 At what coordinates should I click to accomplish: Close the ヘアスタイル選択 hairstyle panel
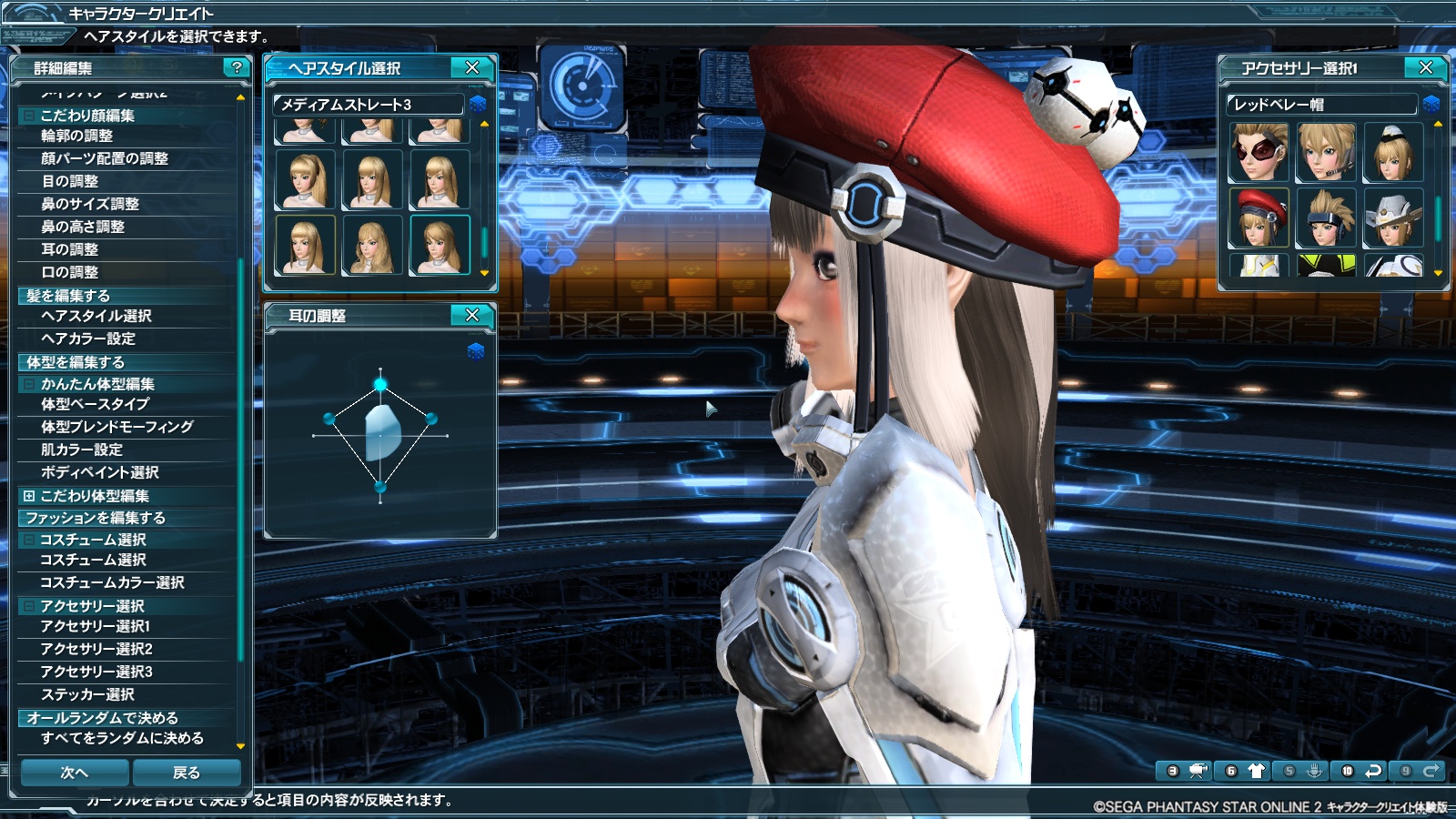click(472, 68)
